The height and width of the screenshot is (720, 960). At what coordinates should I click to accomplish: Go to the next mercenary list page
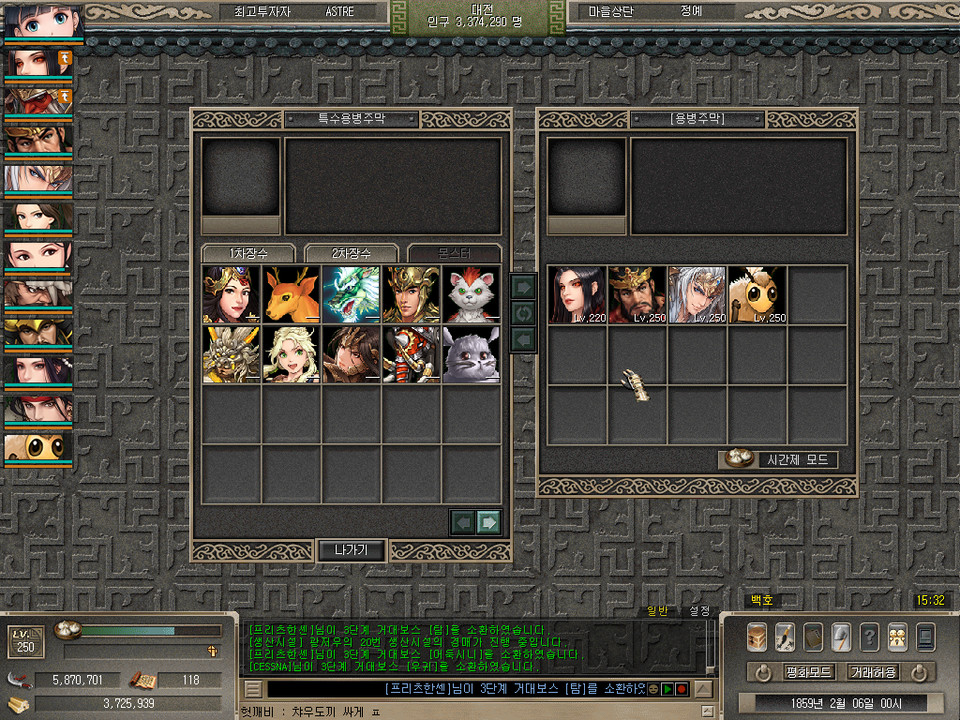tap(488, 521)
